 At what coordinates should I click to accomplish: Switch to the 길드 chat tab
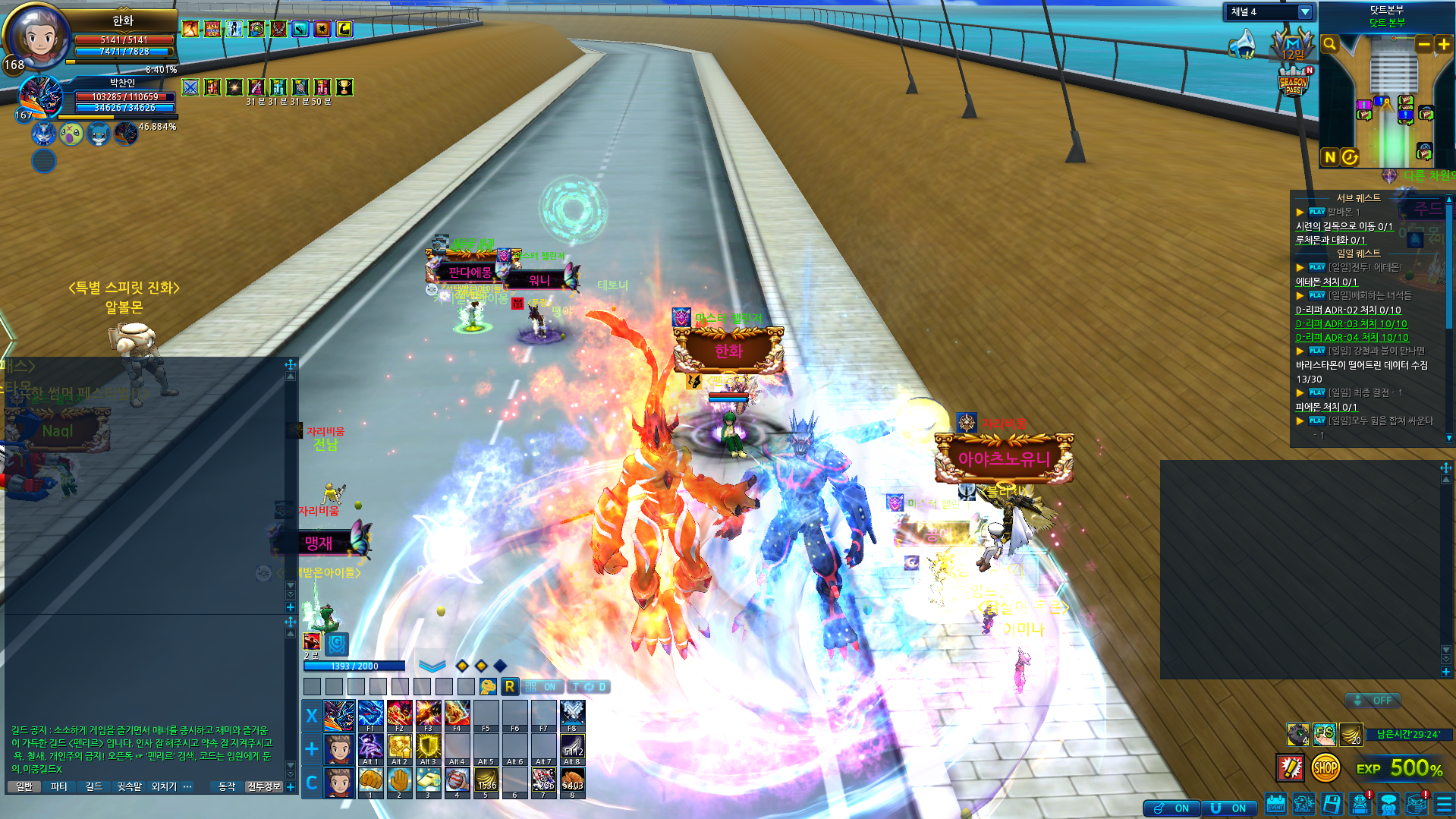coord(93,786)
